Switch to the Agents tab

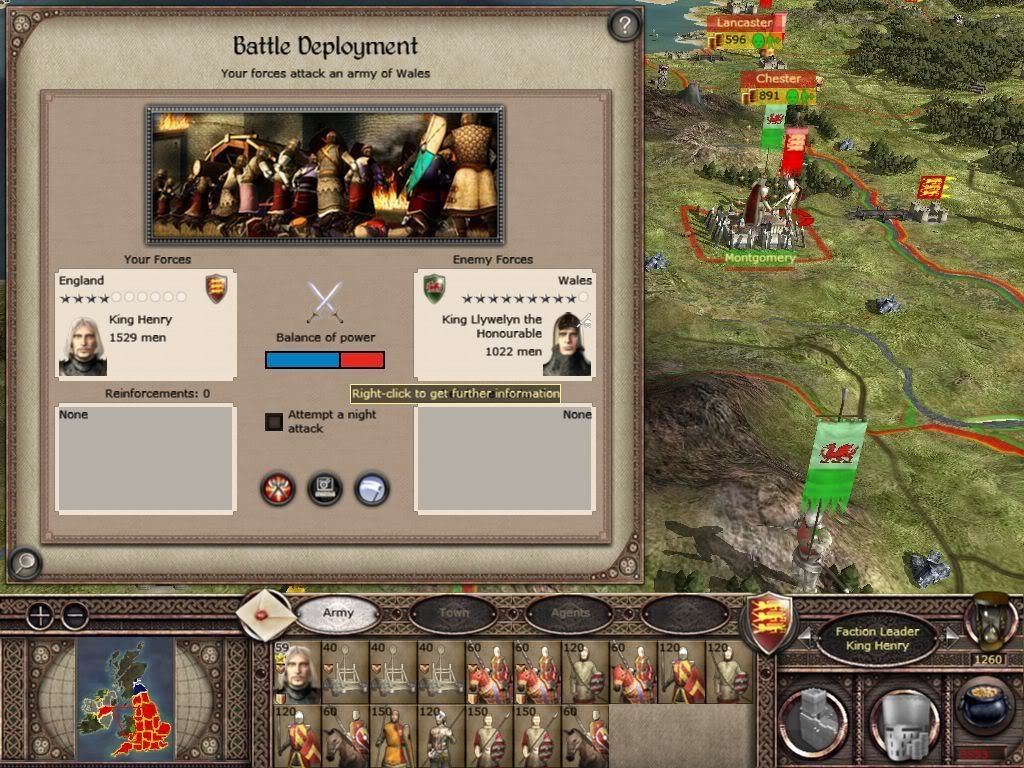(x=570, y=613)
